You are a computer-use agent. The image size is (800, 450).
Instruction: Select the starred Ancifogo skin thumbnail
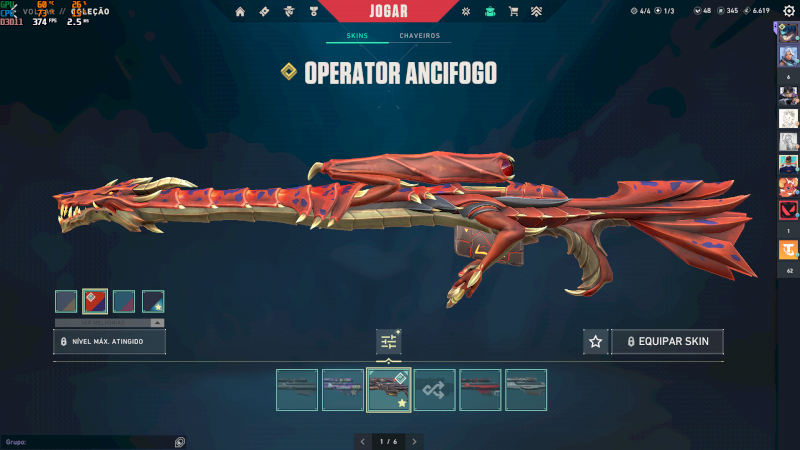[389, 390]
